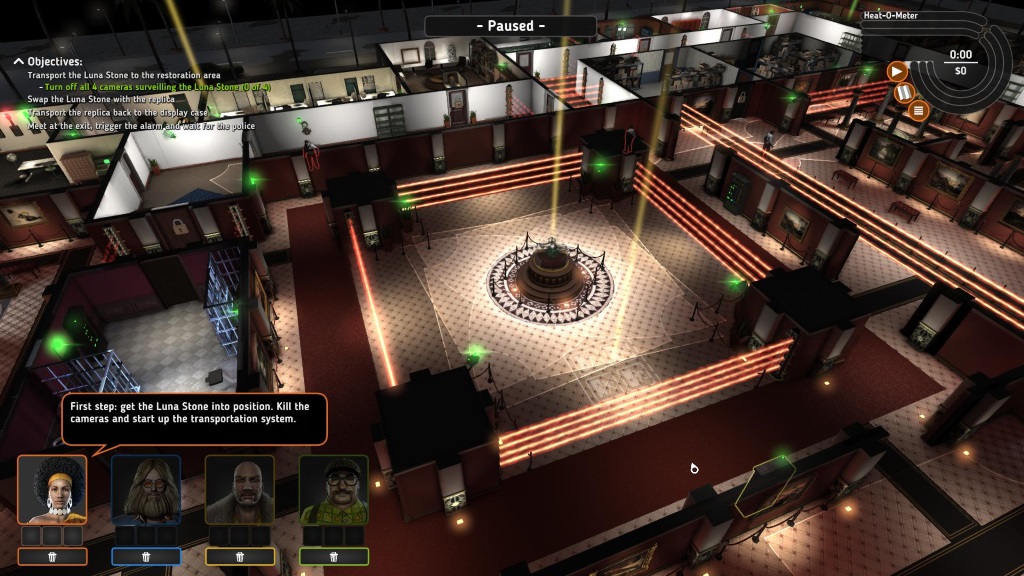Click the green-framed trash button
1024x576 pixels.
(x=334, y=556)
